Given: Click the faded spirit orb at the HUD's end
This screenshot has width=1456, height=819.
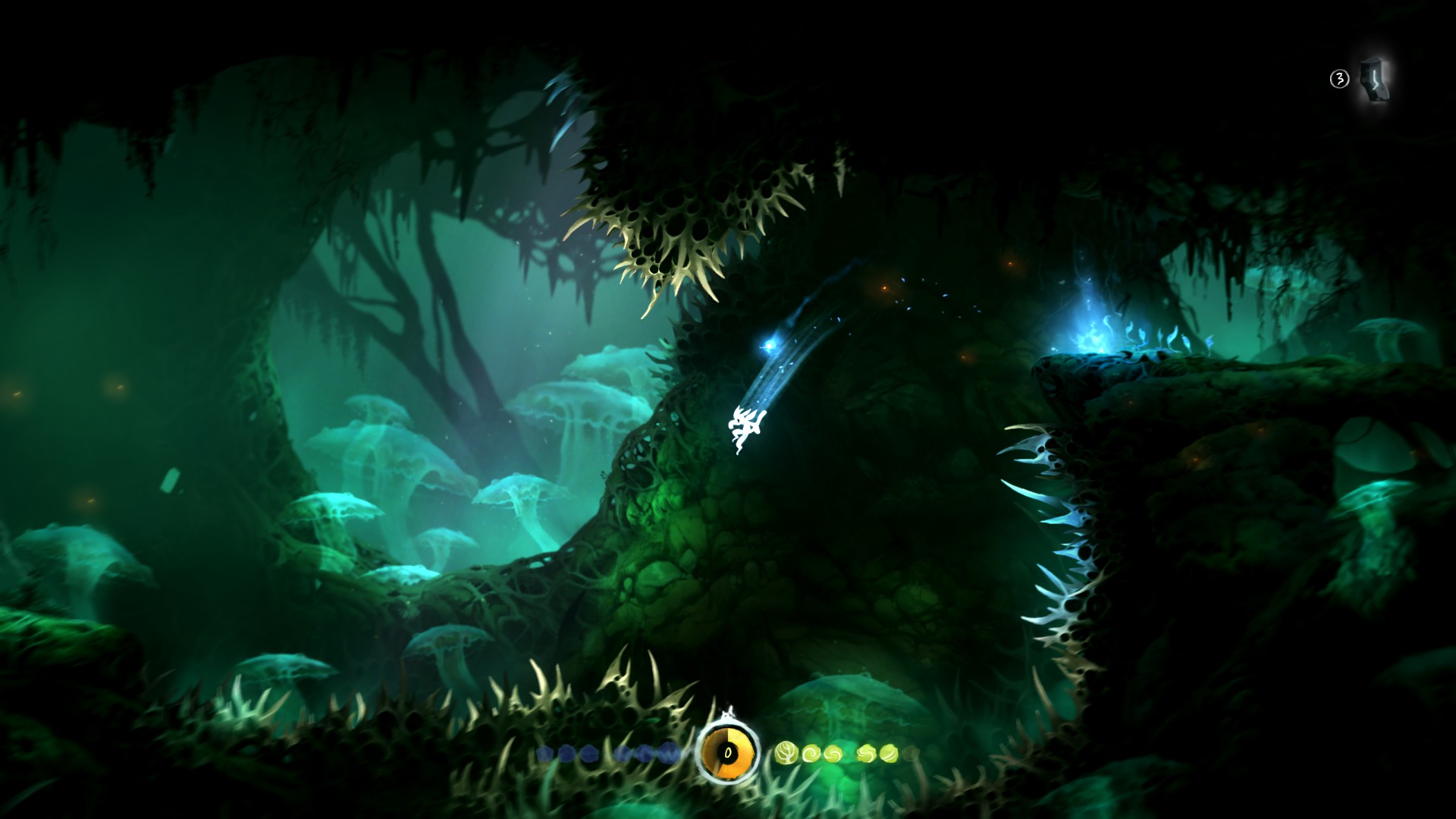Looking at the screenshot, I should (911, 755).
